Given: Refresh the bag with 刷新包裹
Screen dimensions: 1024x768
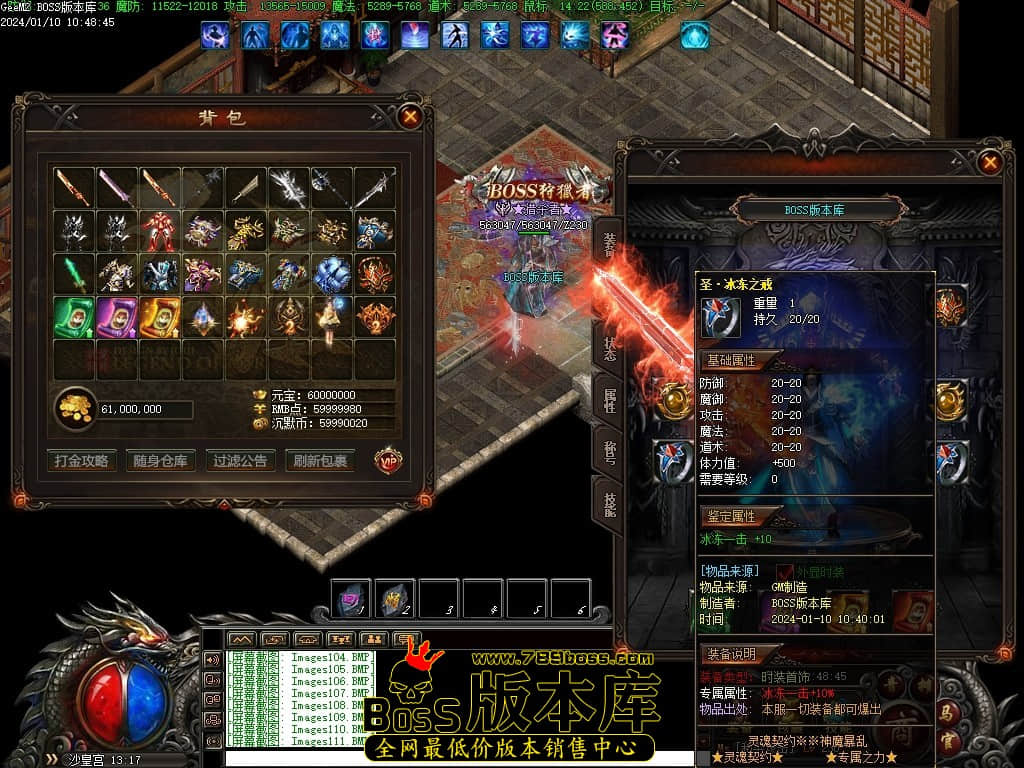Looking at the screenshot, I should coord(320,461).
